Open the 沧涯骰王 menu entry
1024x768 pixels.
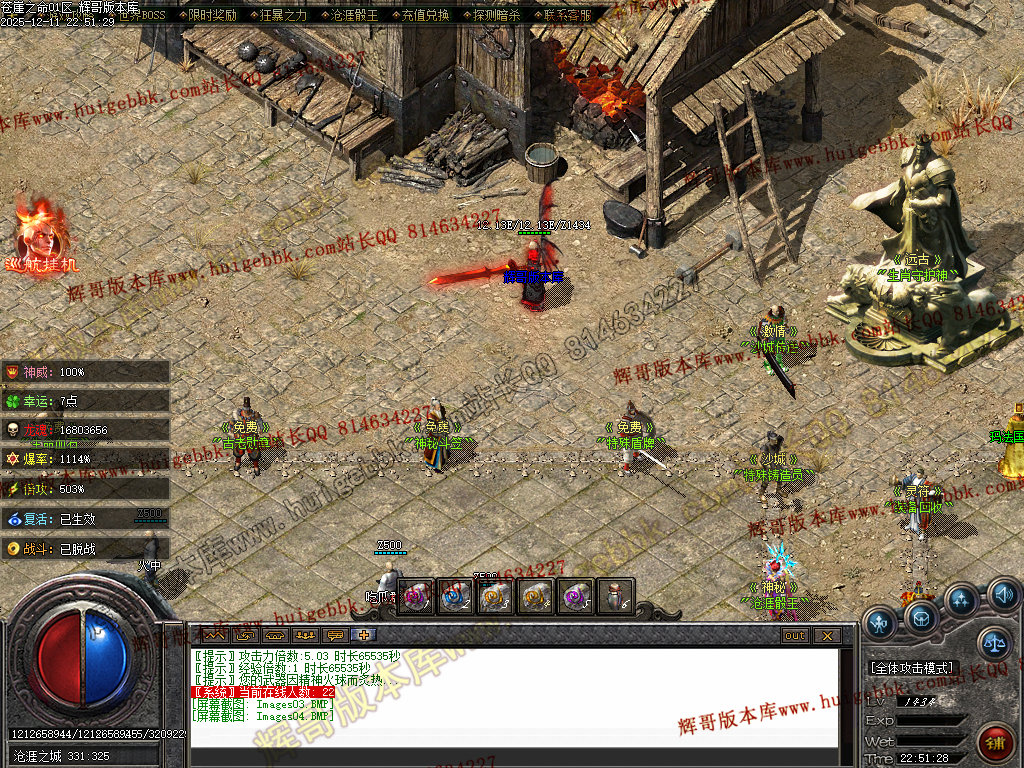[x=354, y=15]
